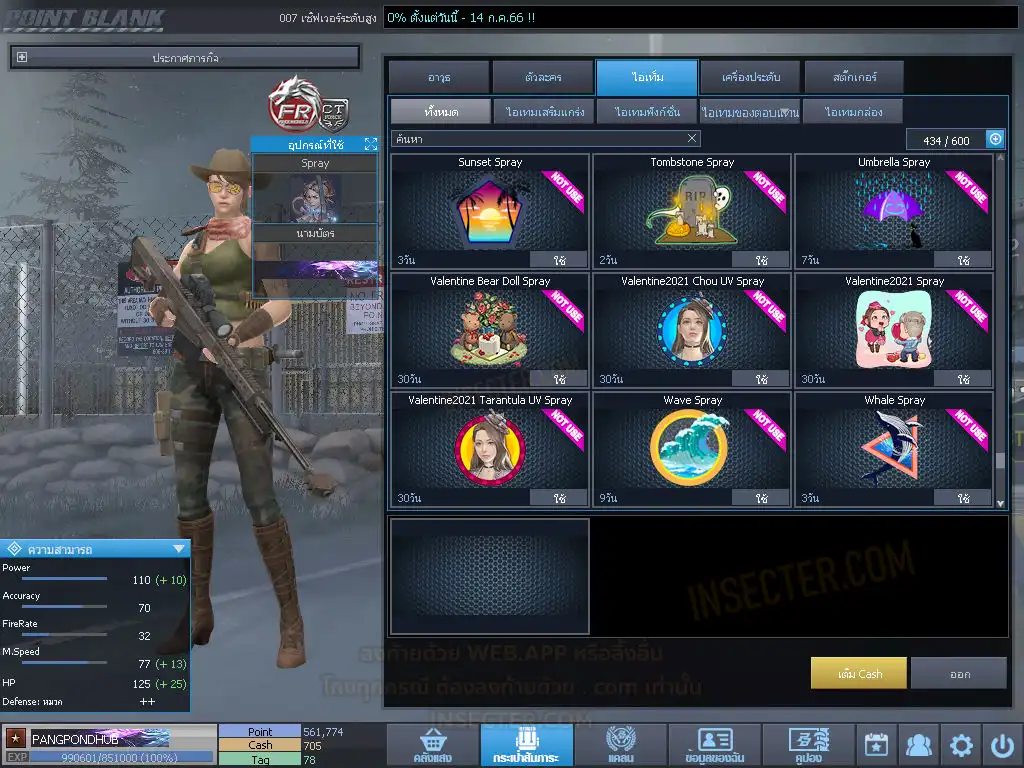Open the แคลน clan menu
This screenshot has height=768, width=1024.
click(620, 746)
